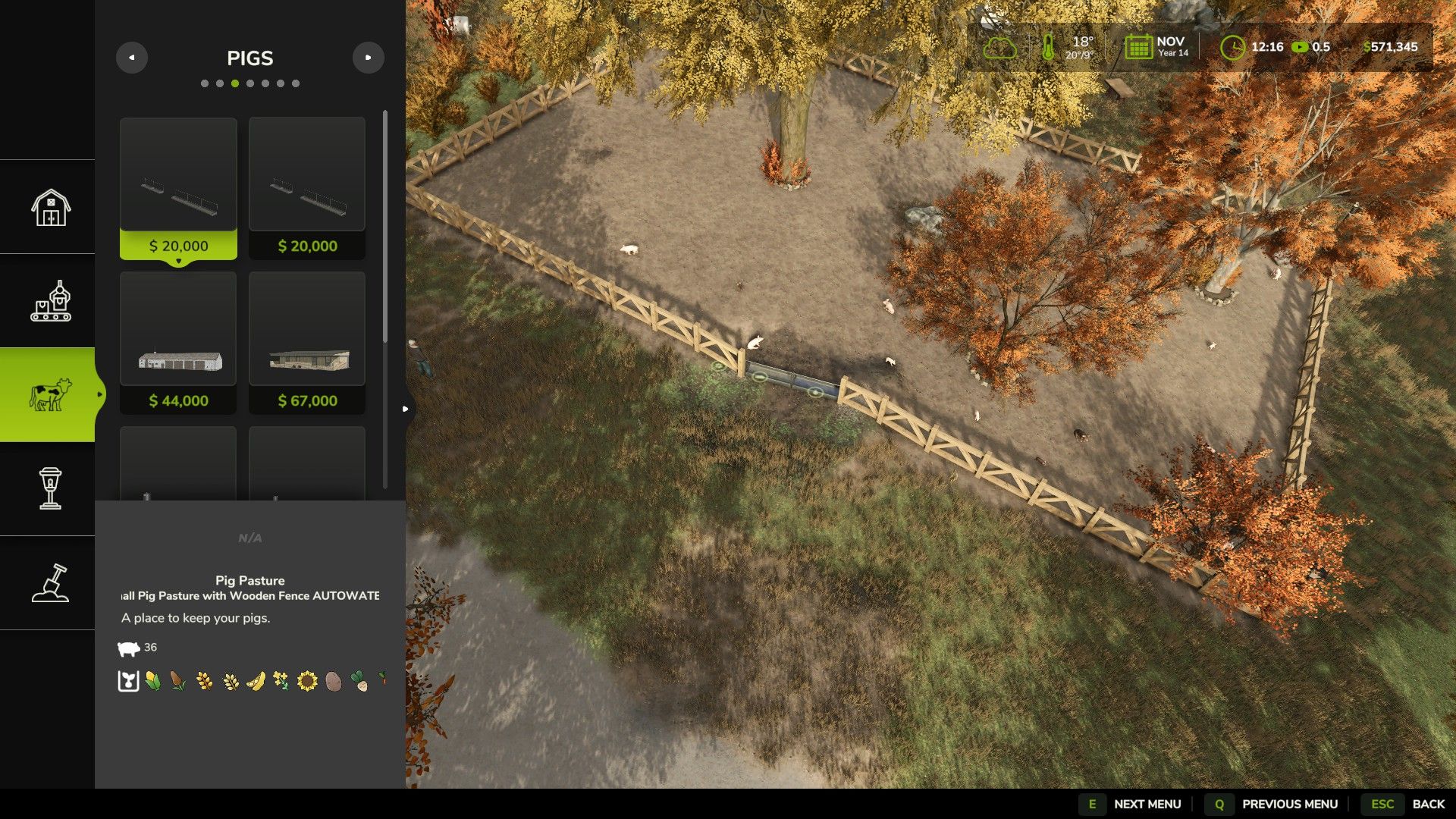The width and height of the screenshot is (1456, 819).
Task: Click the item list scrollbar
Action: 385,227
